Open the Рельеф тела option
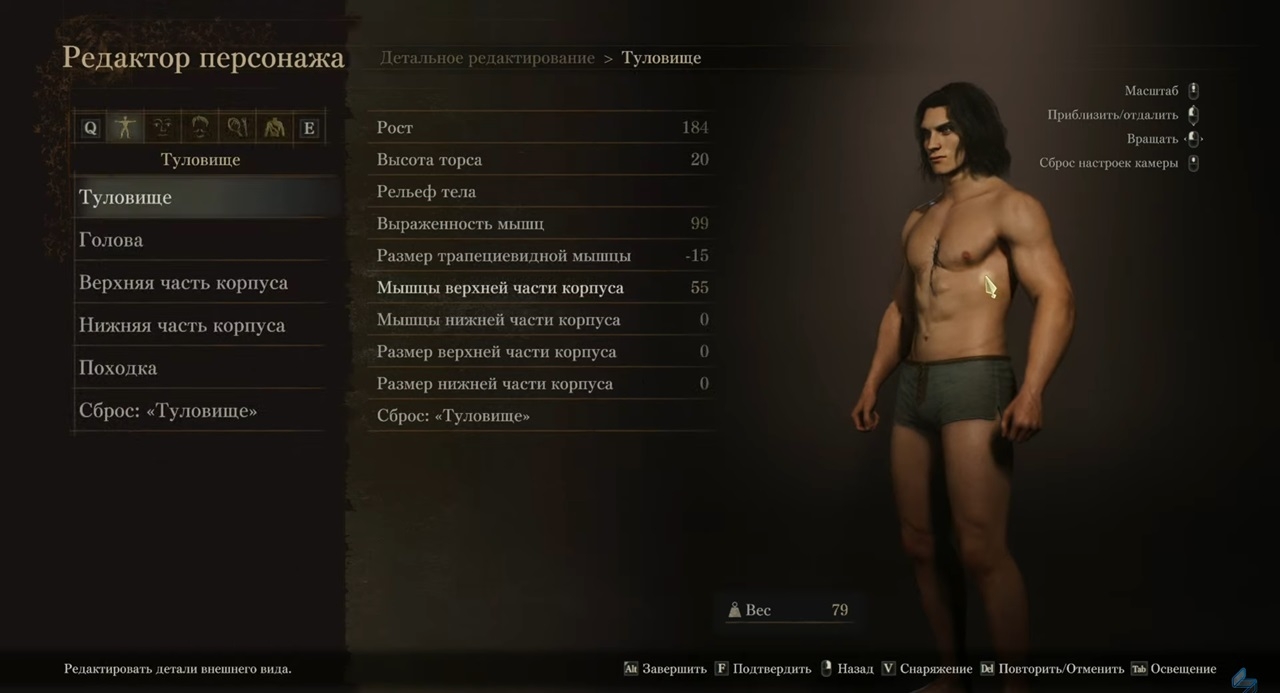This screenshot has height=693, width=1280. (541, 192)
